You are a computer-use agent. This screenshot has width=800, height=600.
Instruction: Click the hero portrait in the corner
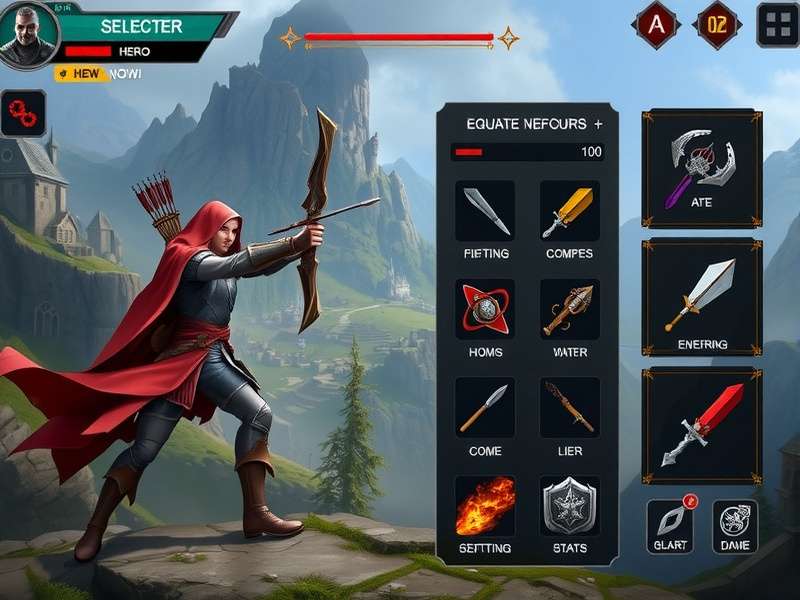pyautogui.click(x=27, y=35)
